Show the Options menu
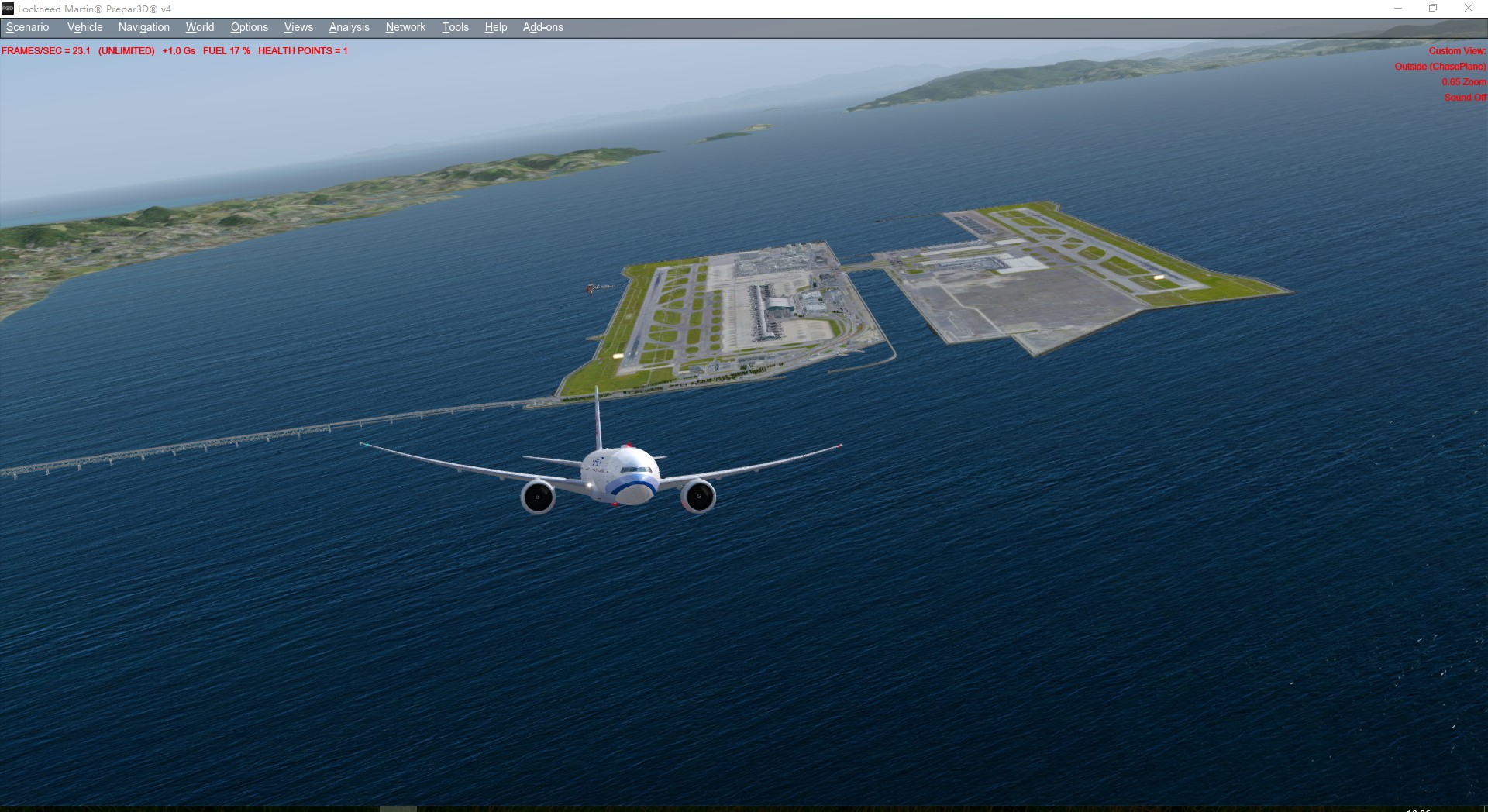Viewport: 1488px width, 812px height. pyautogui.click(x=249, y=27)
